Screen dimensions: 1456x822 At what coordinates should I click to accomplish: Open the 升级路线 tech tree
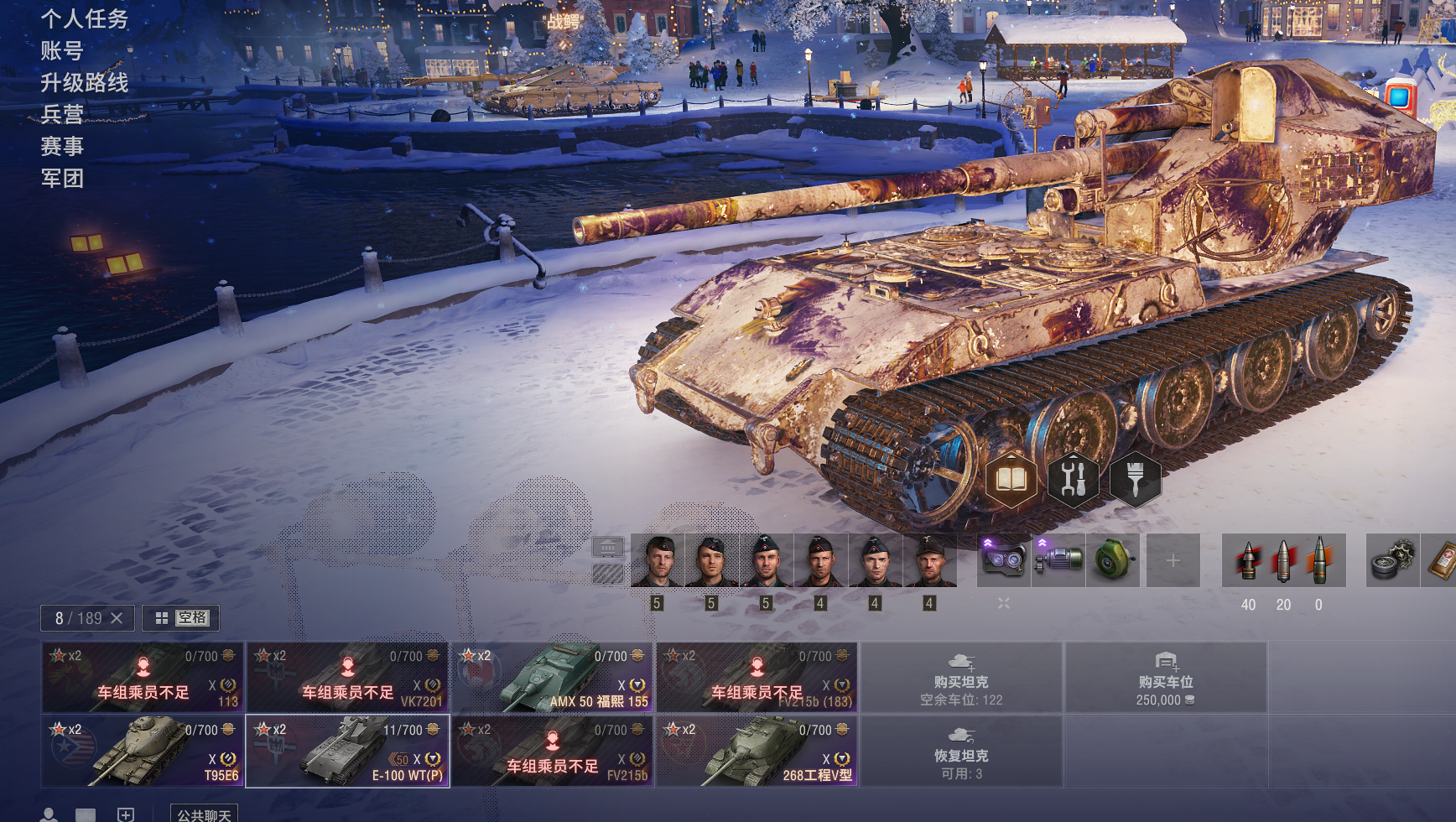(x=84, y=82)
